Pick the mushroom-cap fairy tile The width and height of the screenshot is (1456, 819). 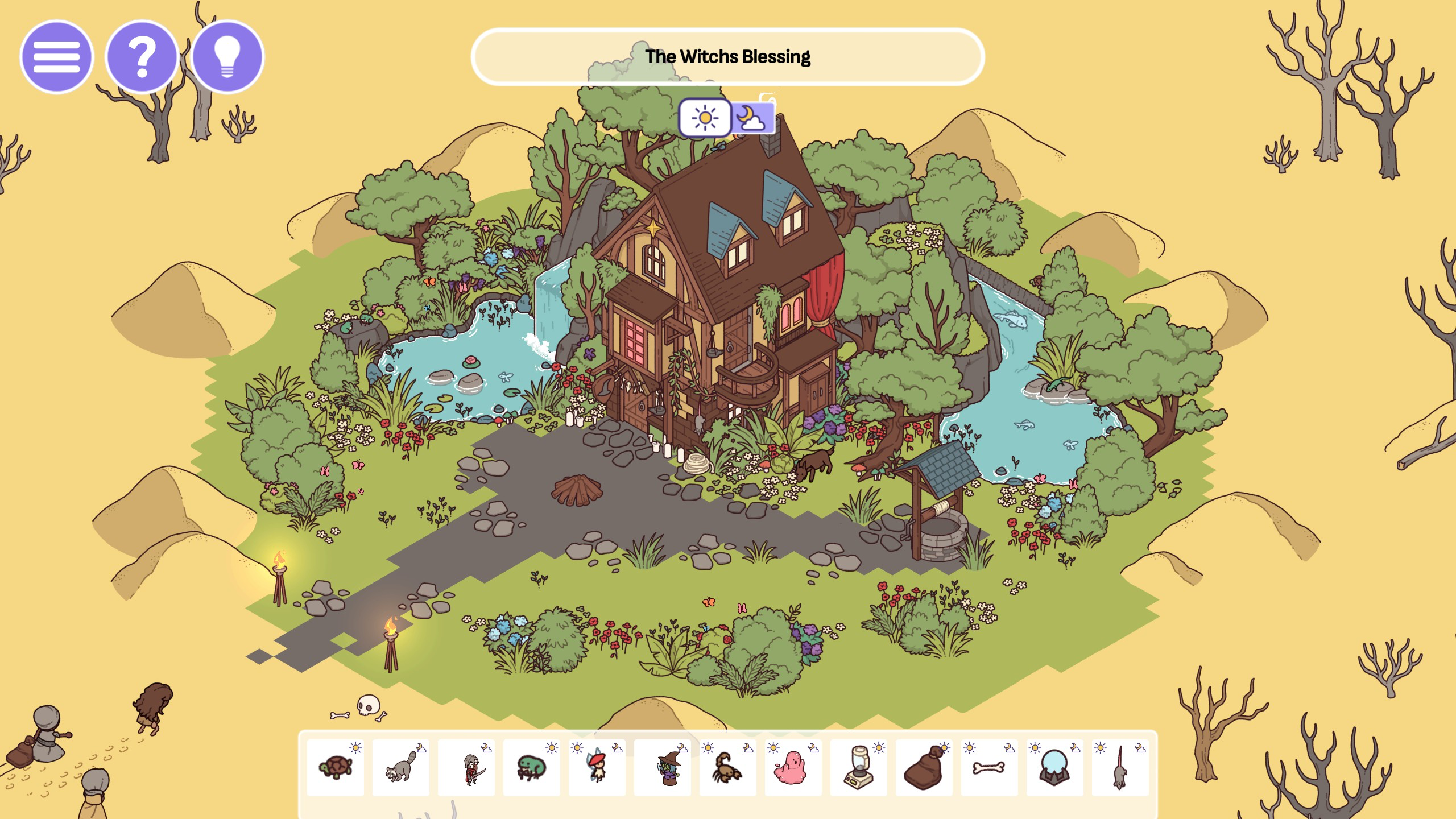coord(597,767)
